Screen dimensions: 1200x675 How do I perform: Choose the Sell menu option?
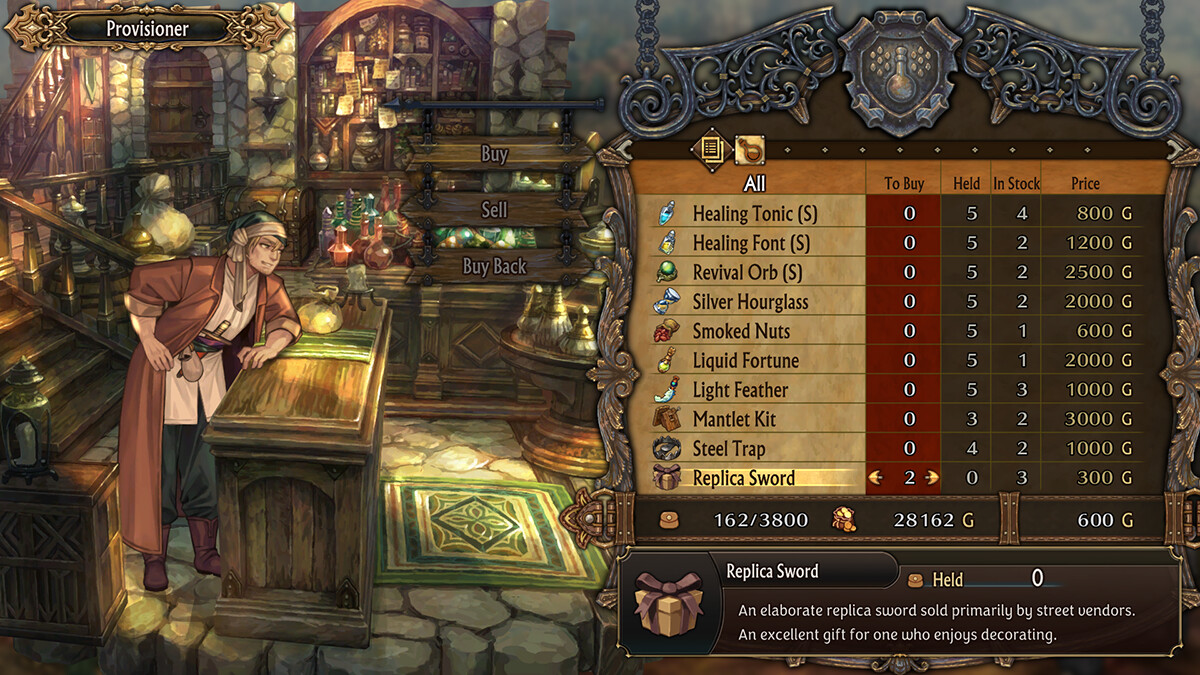coord(494,210)
